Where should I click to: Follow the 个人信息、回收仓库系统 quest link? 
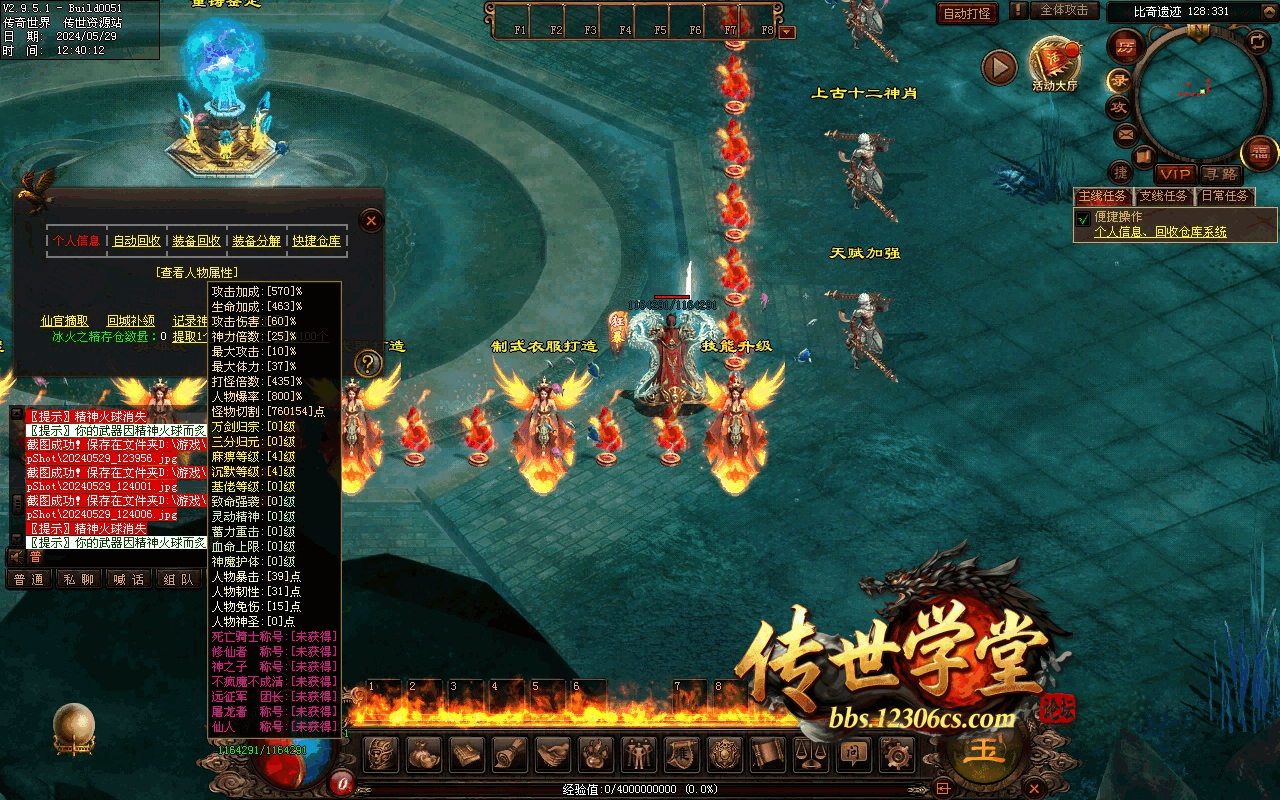pos(1160,232)
